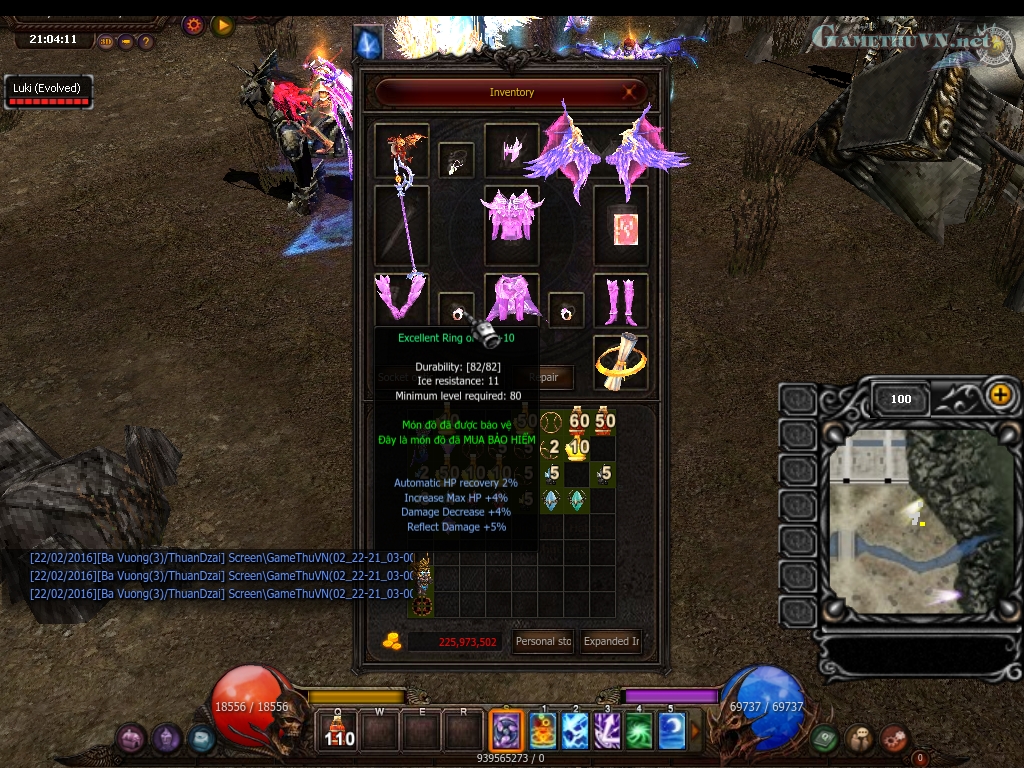Open the Personal store
The width and height of the screenshot is (1024, 768).
tap(543, 642)
